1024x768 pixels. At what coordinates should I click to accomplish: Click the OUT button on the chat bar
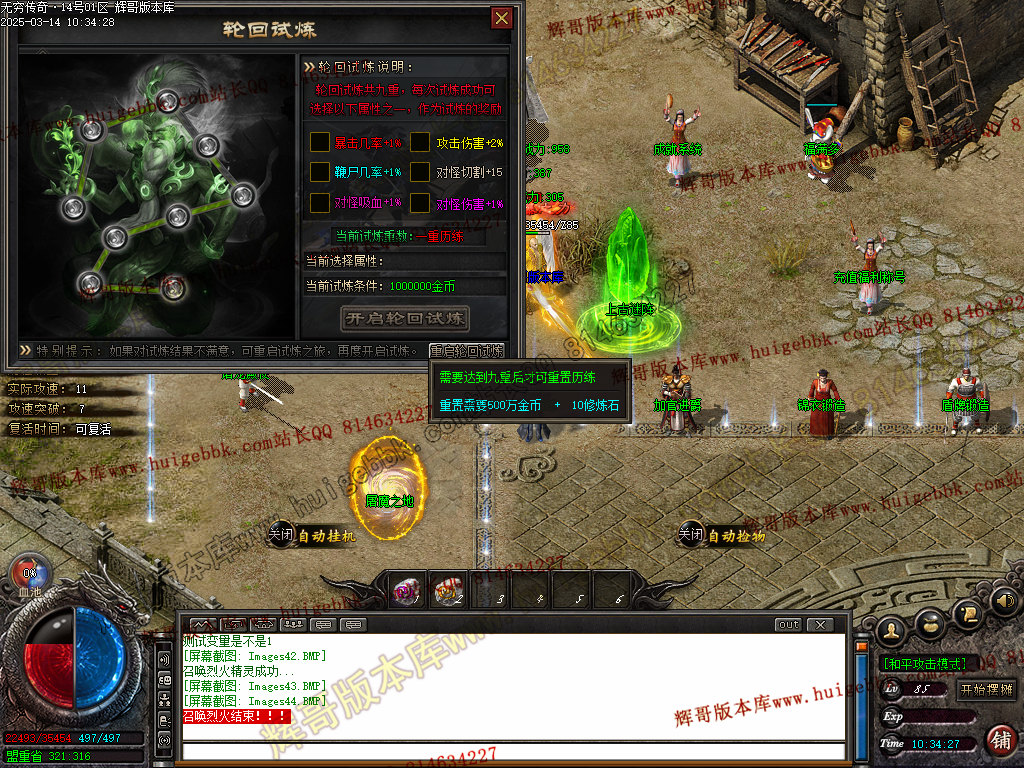(x=789, y=625)
